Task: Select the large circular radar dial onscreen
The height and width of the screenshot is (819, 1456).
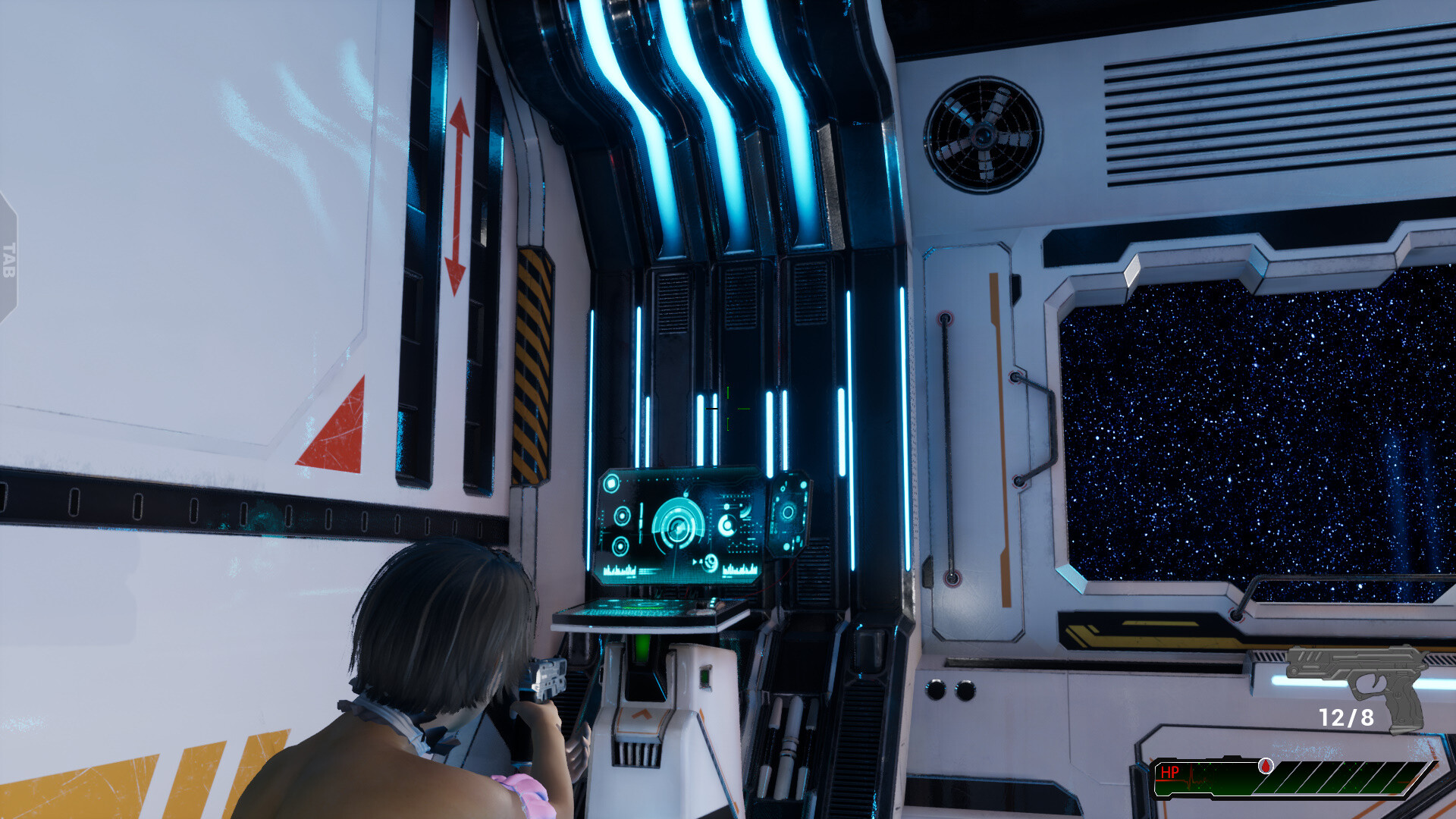Action: click(676, 527)
